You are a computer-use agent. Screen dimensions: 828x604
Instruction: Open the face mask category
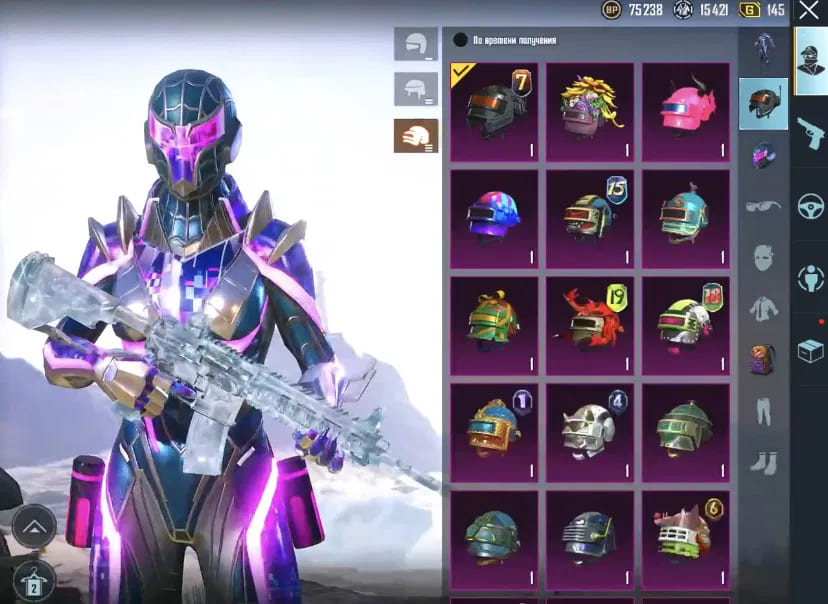(x=763, y=258)
